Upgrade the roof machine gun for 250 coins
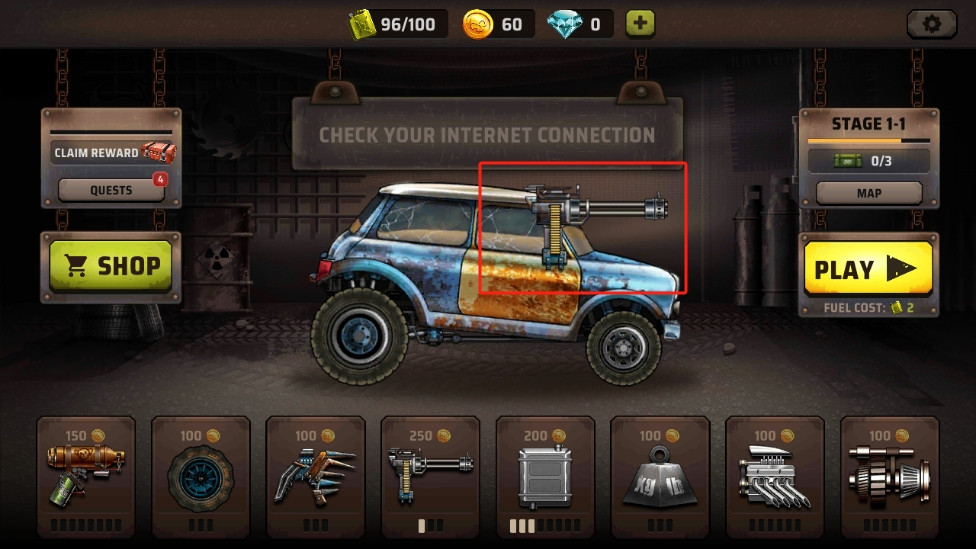This screenshot has width=976, height=549. pyautogui.click(x=430, y=476)
